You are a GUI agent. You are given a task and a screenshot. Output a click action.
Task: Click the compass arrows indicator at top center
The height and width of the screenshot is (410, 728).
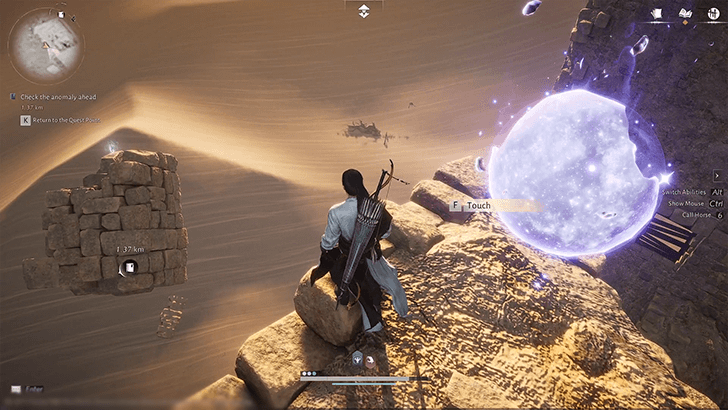pos(364,10)
